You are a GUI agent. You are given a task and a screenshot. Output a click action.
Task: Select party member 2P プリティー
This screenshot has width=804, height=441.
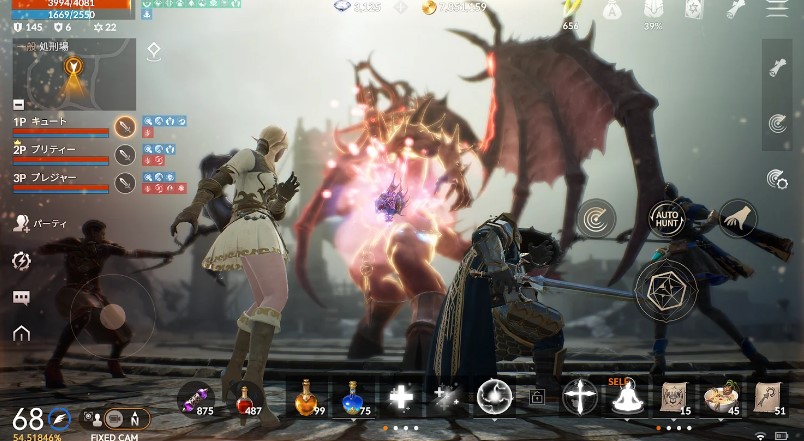point(60,154)
